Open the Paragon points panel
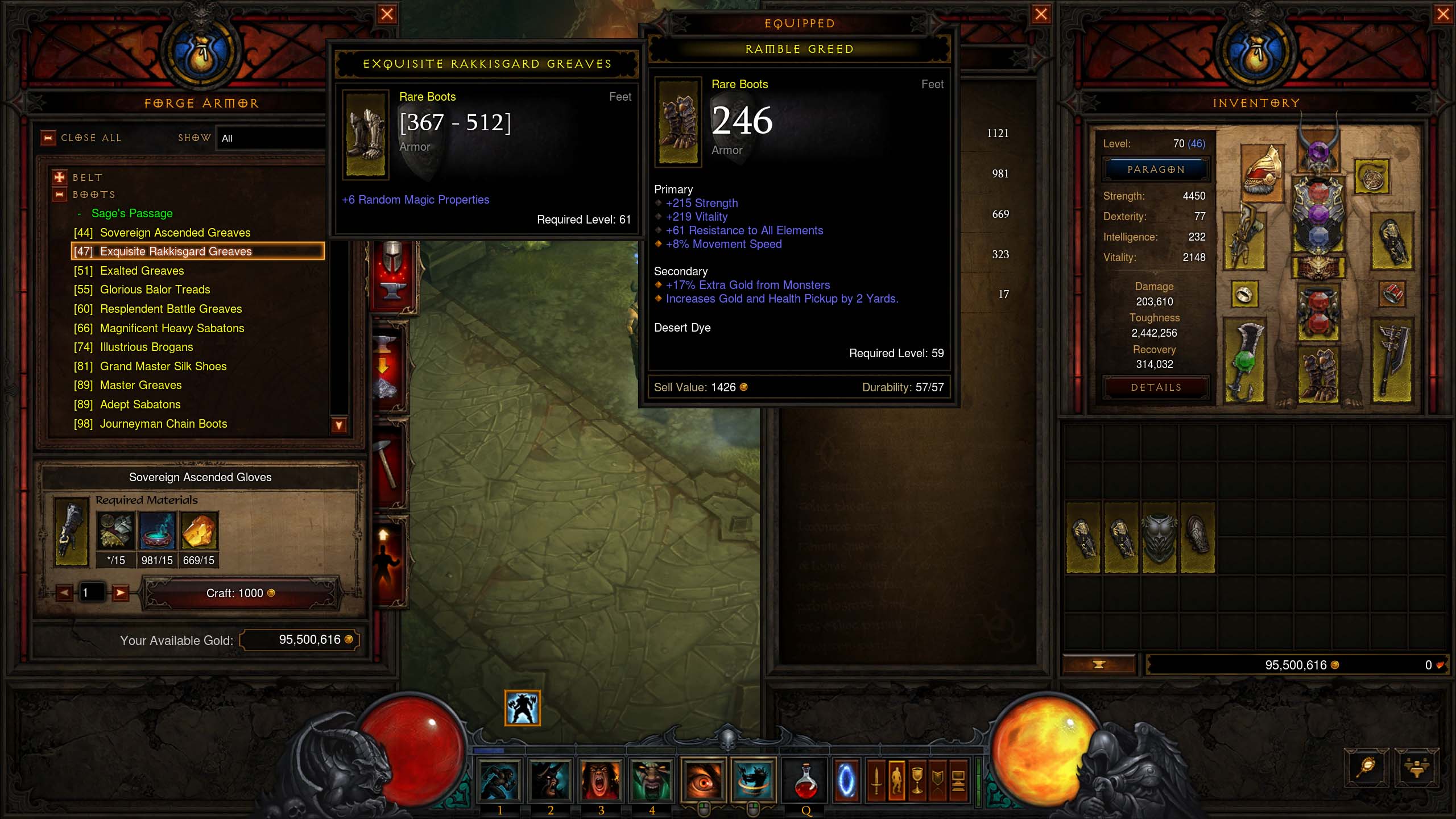The width and height of the screenshot is (1456, 819). [1156, 169]
